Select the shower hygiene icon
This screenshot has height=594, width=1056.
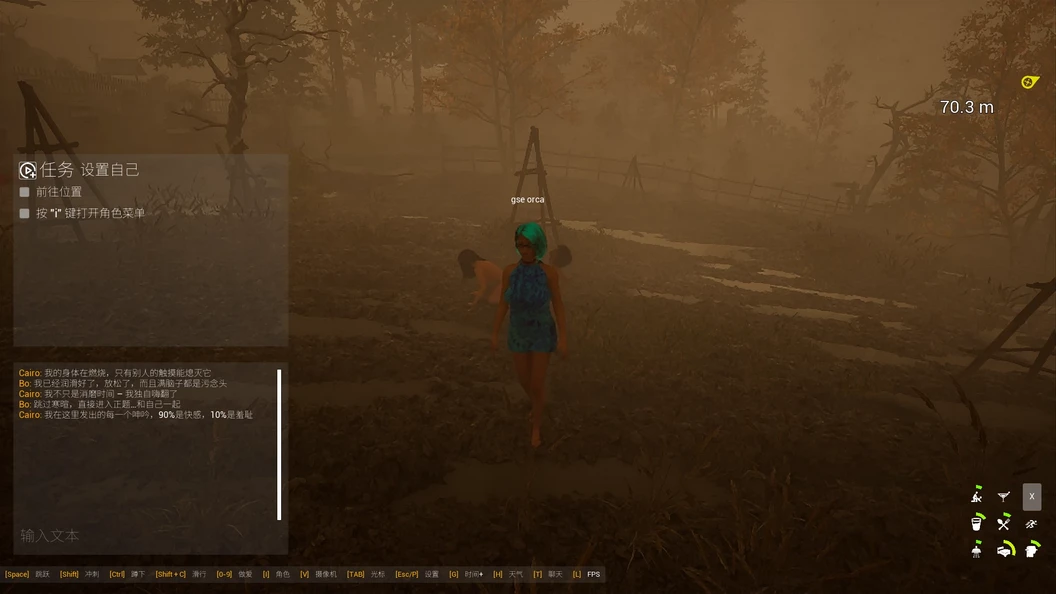[977, 549]
